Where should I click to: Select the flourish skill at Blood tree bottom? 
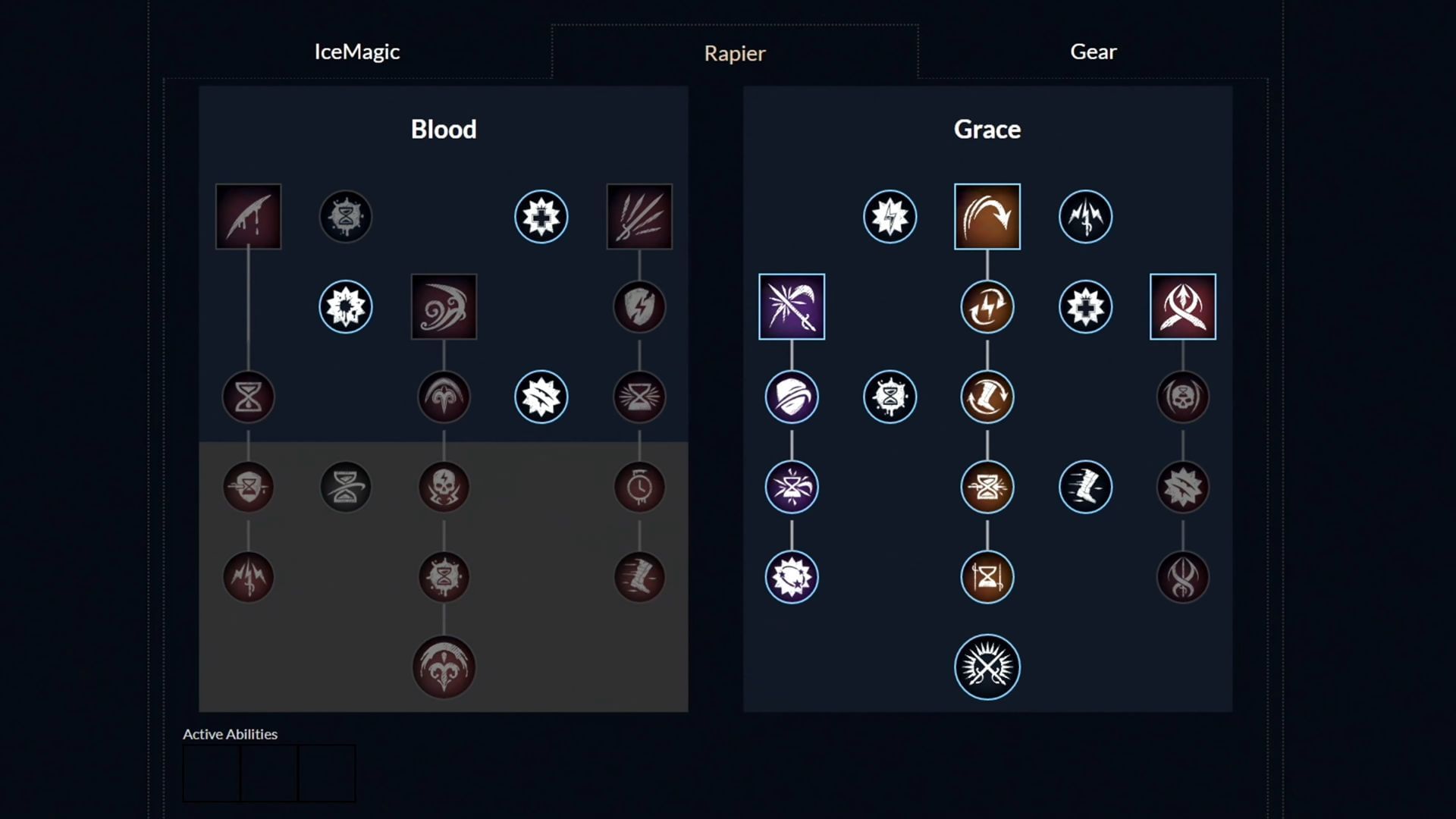444,666
